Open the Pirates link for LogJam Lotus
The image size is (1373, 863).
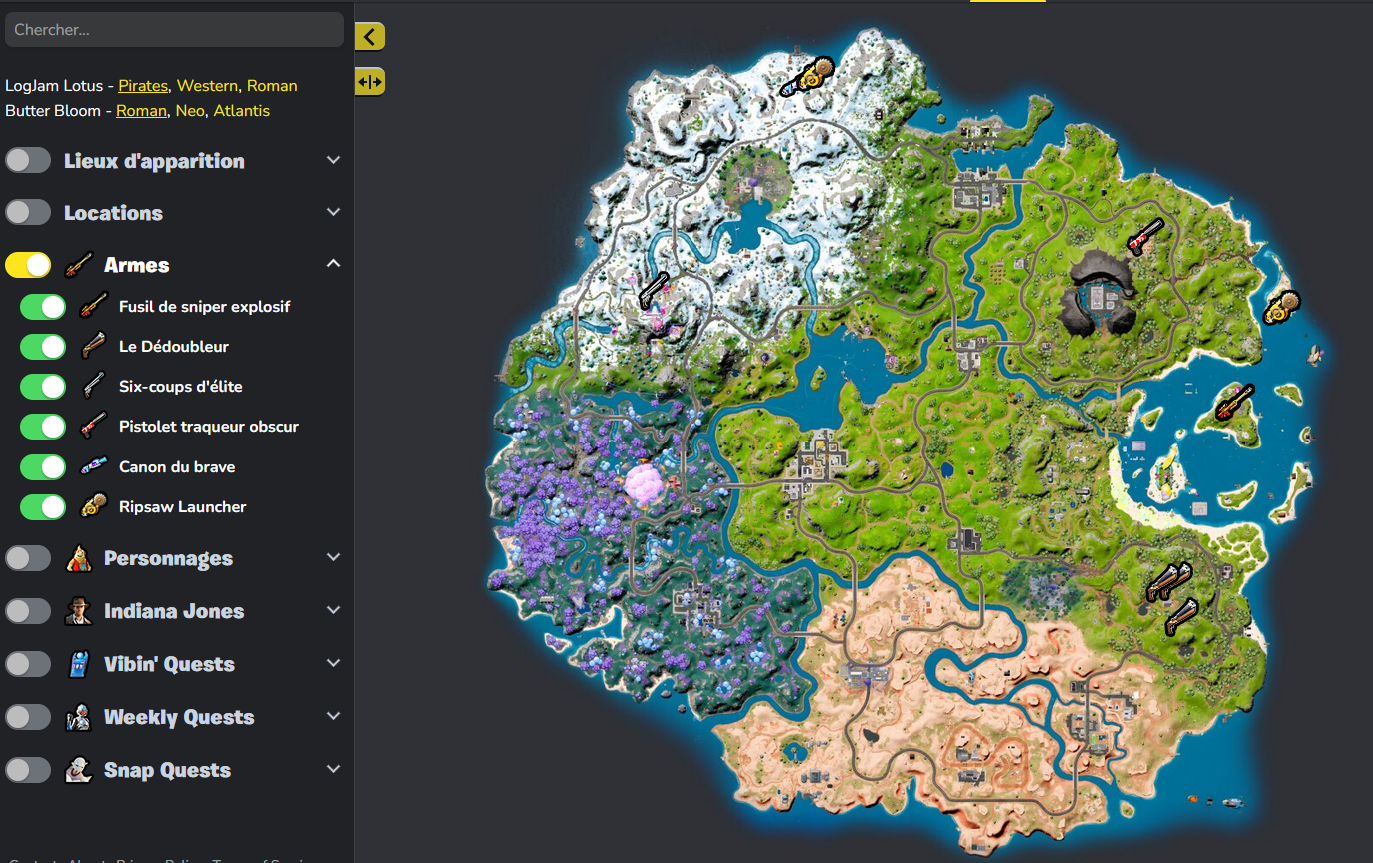point(143,85)
